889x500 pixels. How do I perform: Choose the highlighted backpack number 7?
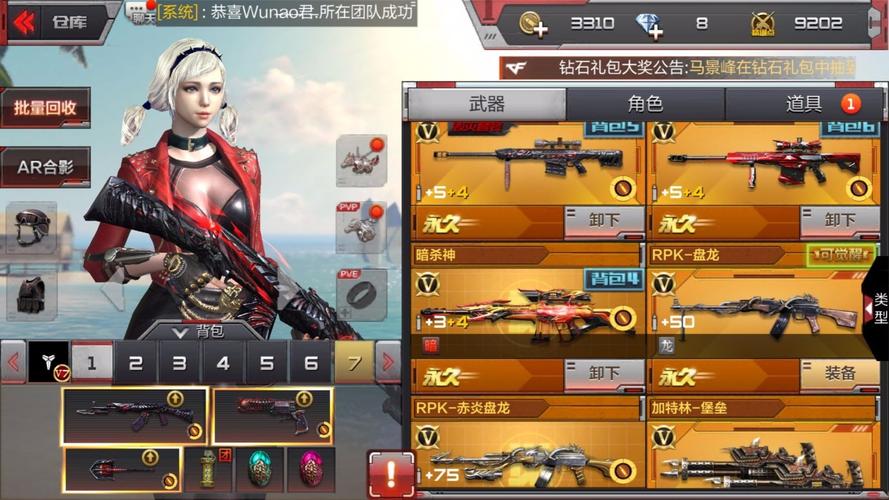[x=353, y=363]
